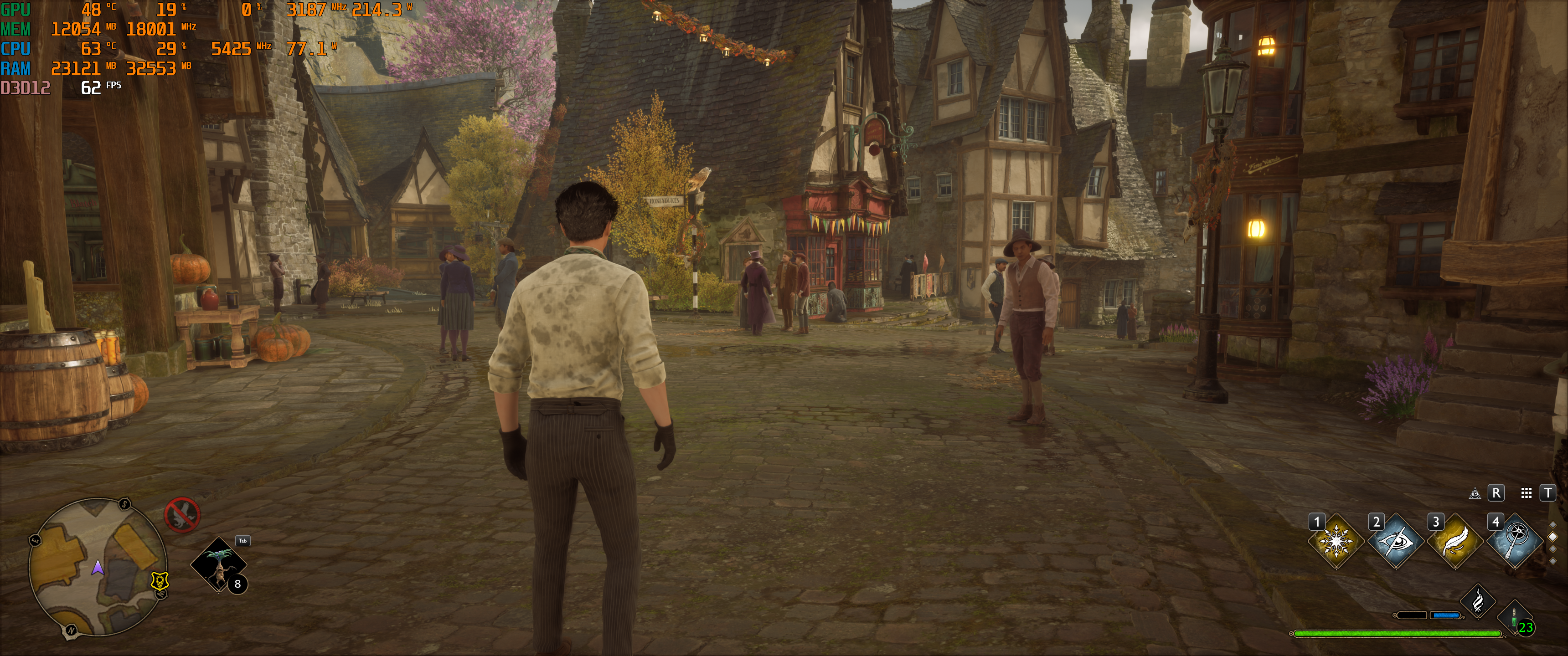1568x656 pixels.
Task: Use the green Wiggenweld potion
Action: tap(1514, 617)
